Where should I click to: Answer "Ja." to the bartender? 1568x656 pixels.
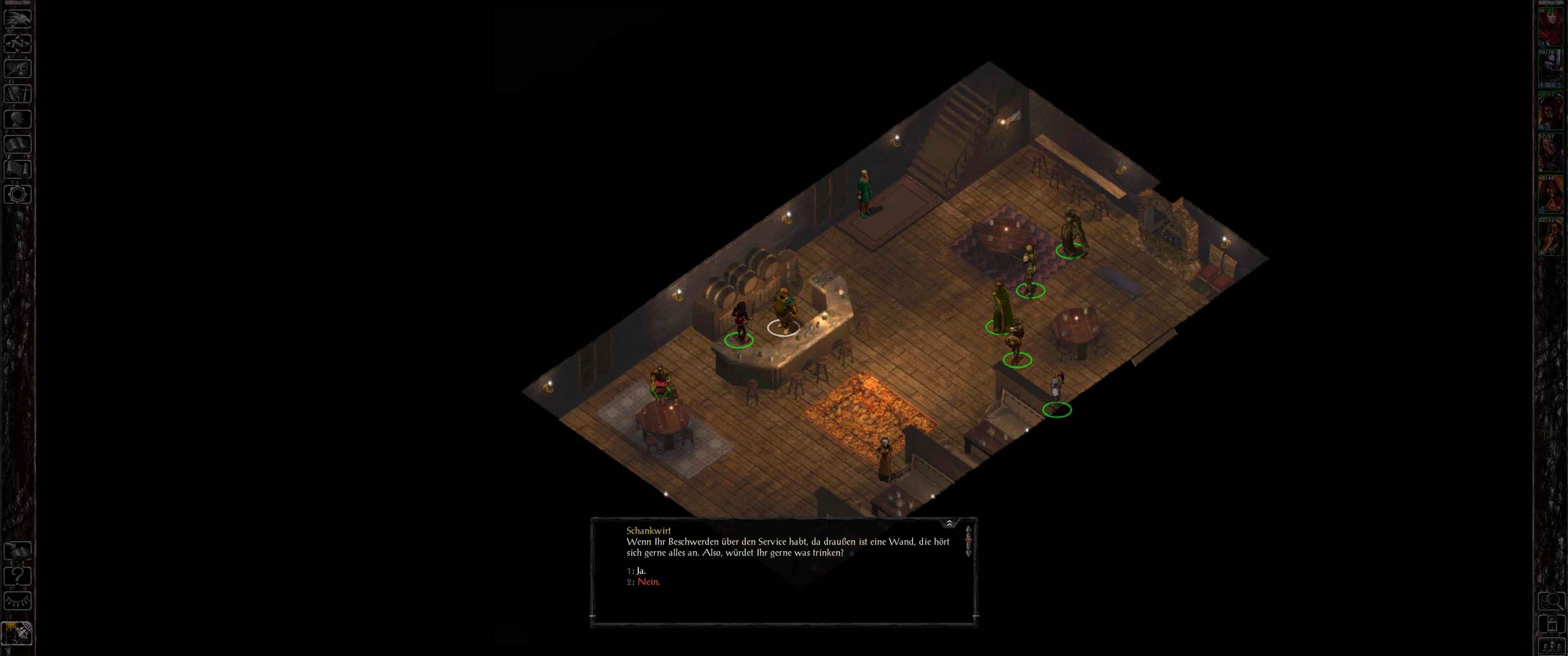[x=640, y=571]
